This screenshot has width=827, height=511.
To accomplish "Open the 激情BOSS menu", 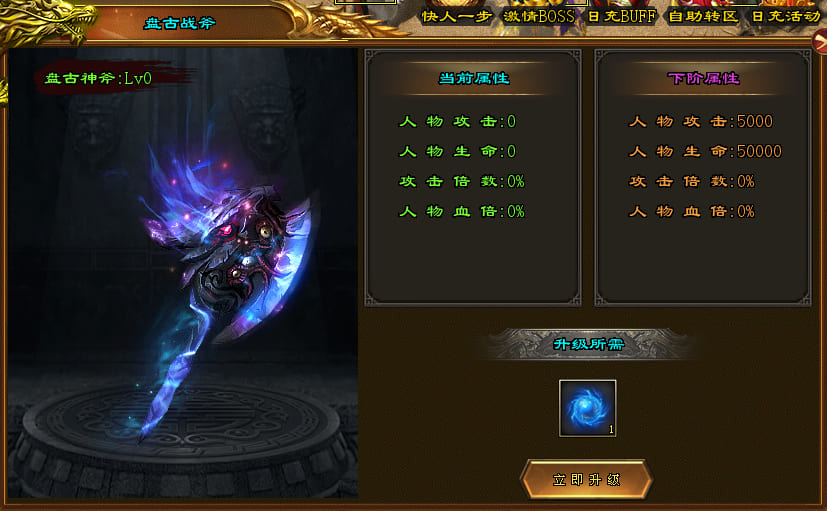I will 540,17.
